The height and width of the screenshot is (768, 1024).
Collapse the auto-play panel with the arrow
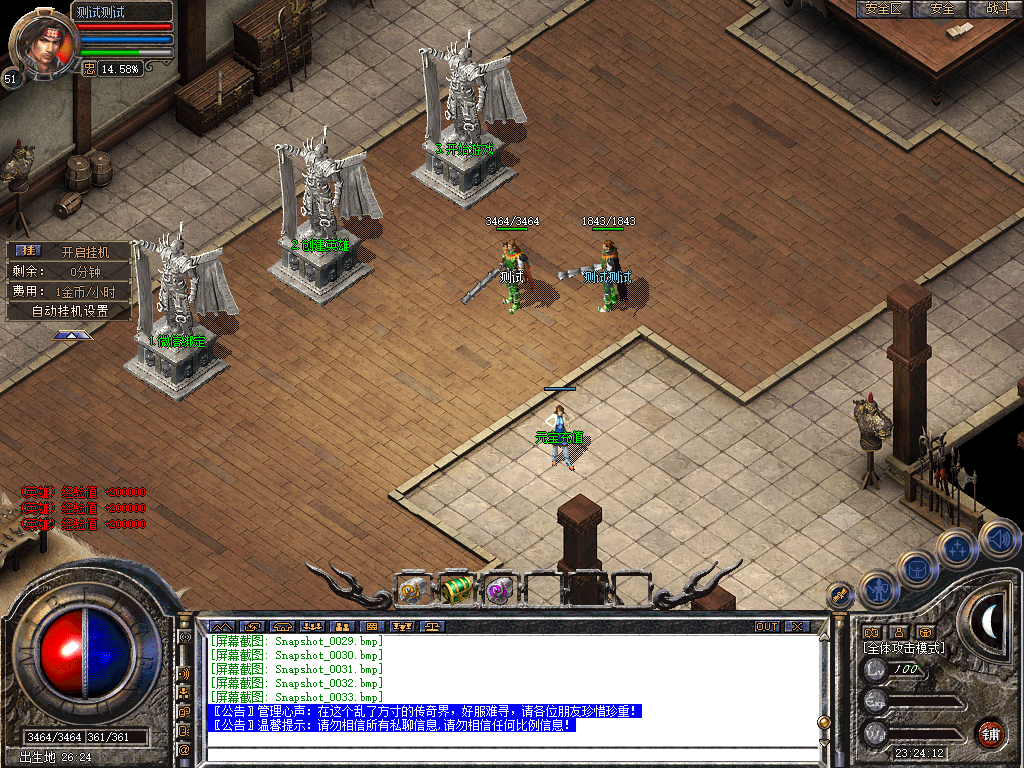[72, 336]
